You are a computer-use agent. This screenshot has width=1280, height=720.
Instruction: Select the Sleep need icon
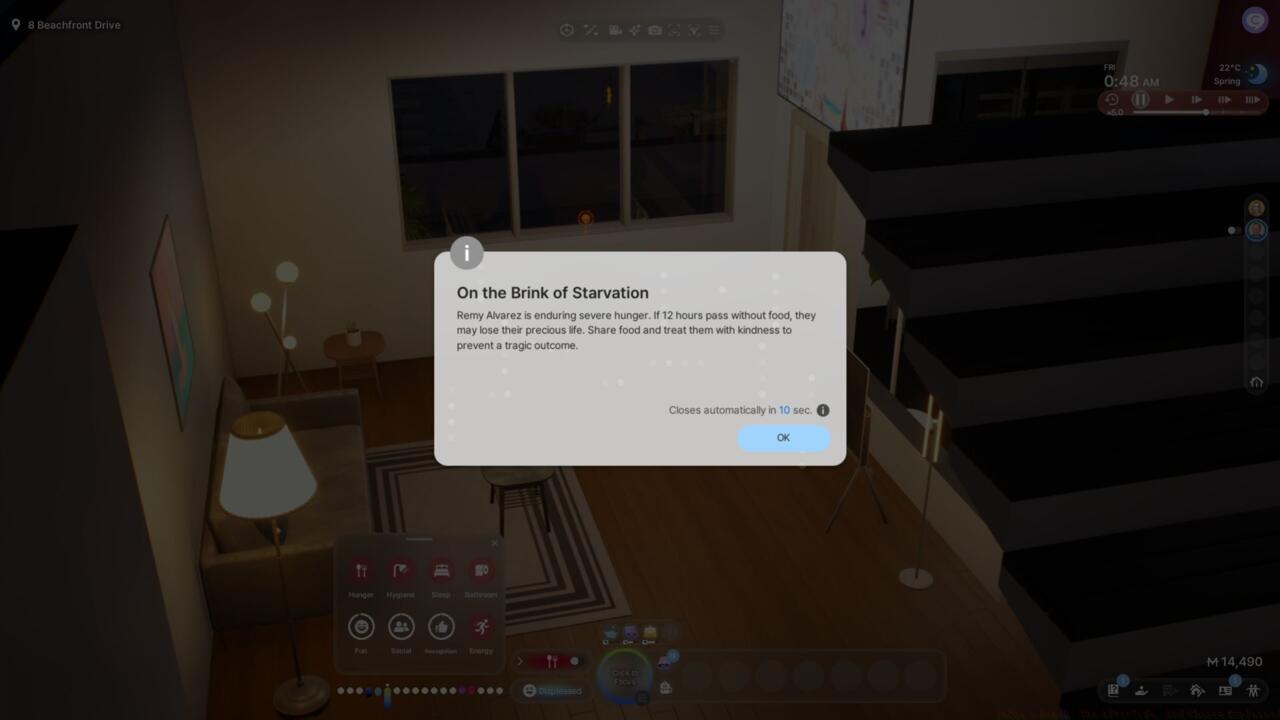[x=441, y=571]
